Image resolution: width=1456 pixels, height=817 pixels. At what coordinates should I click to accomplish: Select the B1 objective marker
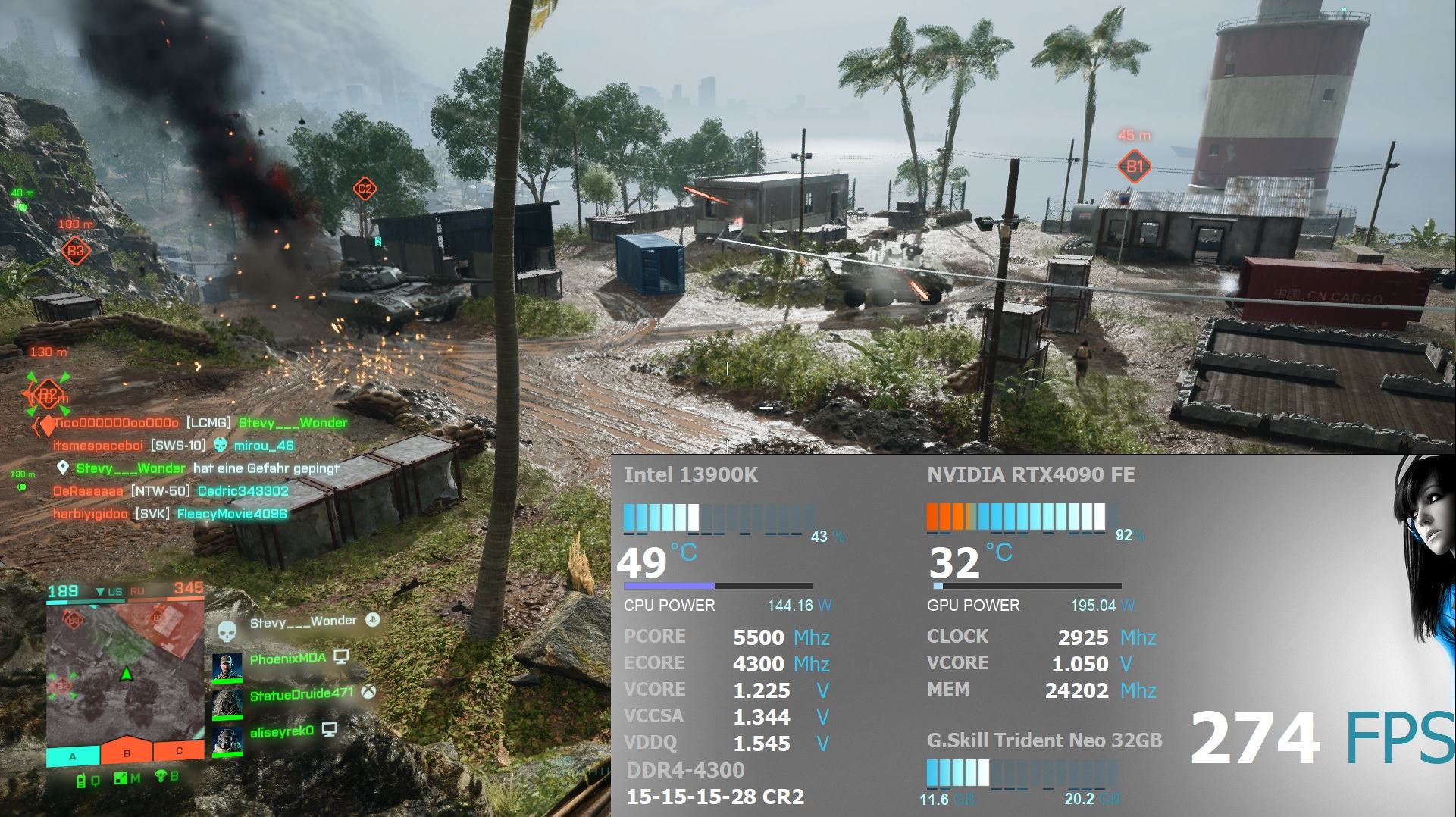tap(1134, 166)
